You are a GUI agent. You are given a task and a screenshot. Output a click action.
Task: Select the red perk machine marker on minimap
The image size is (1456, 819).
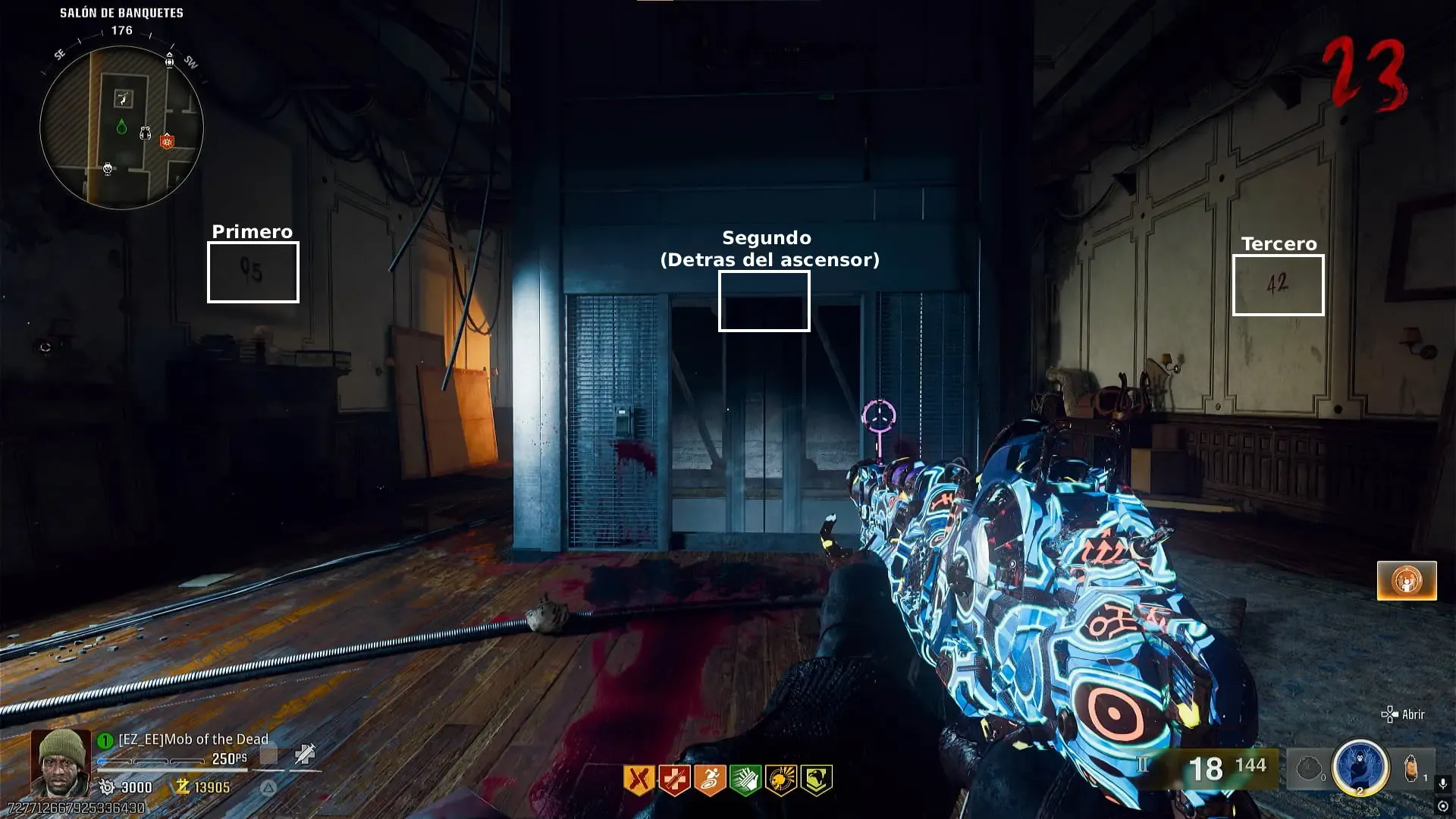pos(167,141)
